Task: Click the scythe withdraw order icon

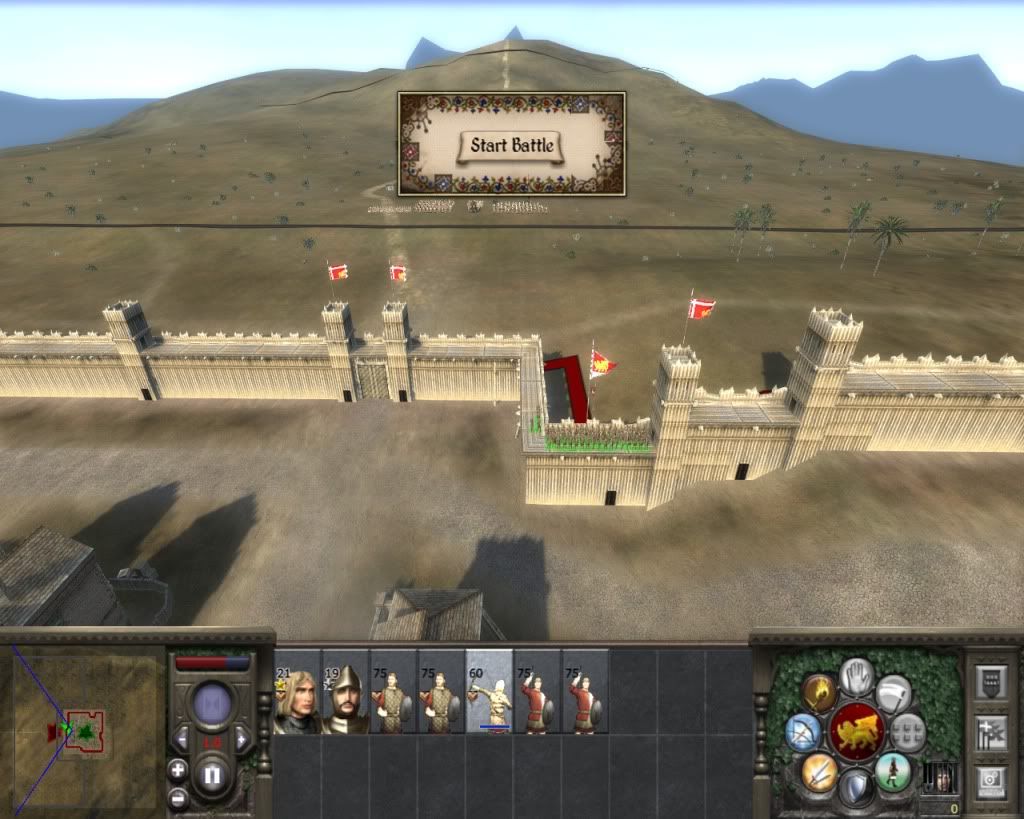Action: [893, 693]
